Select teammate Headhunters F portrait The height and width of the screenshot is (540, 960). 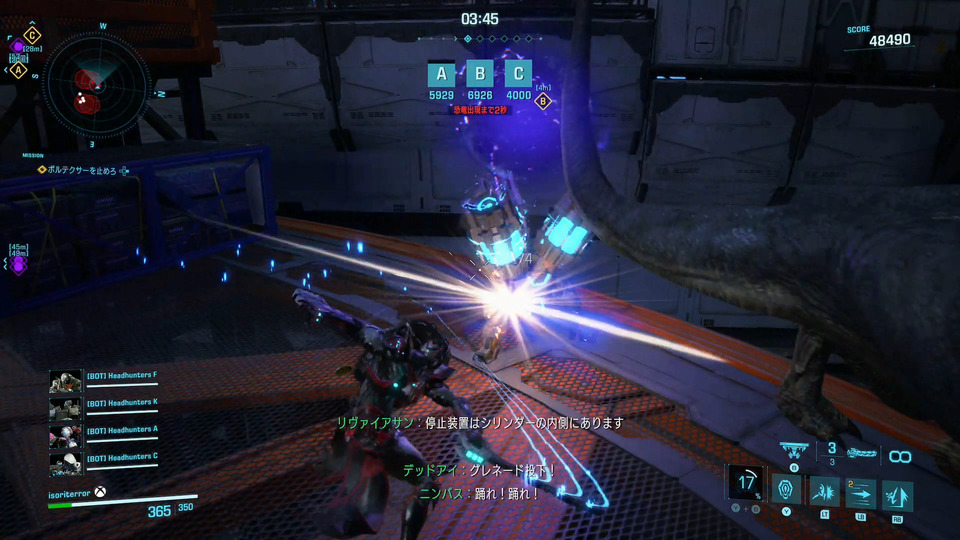65,381
